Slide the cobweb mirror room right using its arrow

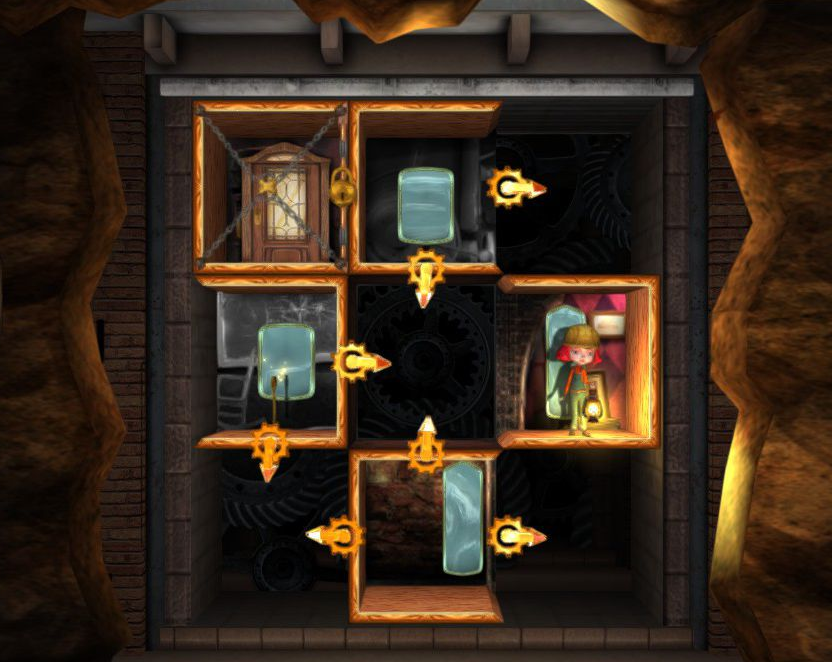click(361, 361)
